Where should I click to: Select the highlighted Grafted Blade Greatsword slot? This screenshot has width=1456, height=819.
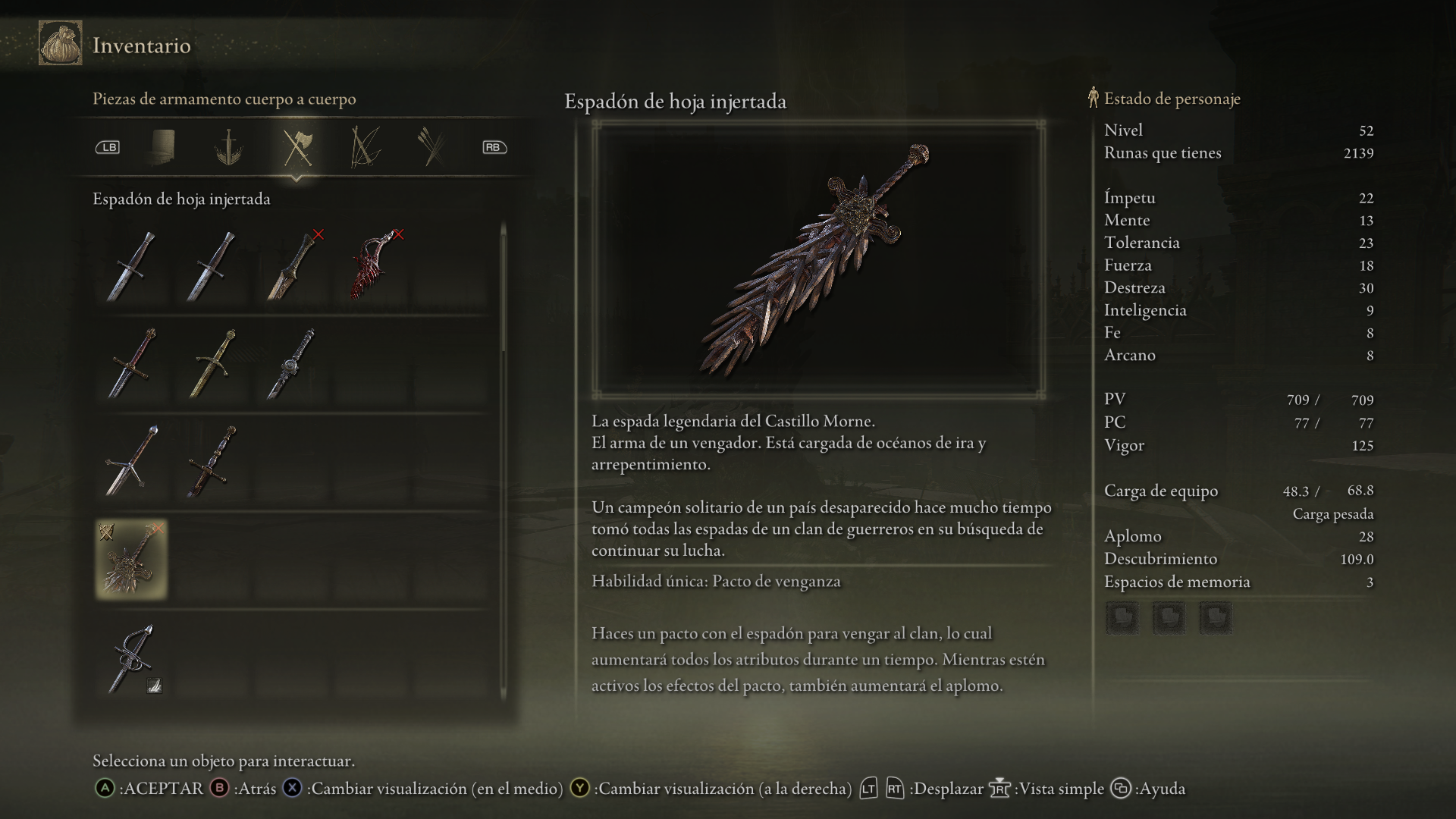pyautogui.click(x=132, y=560)
